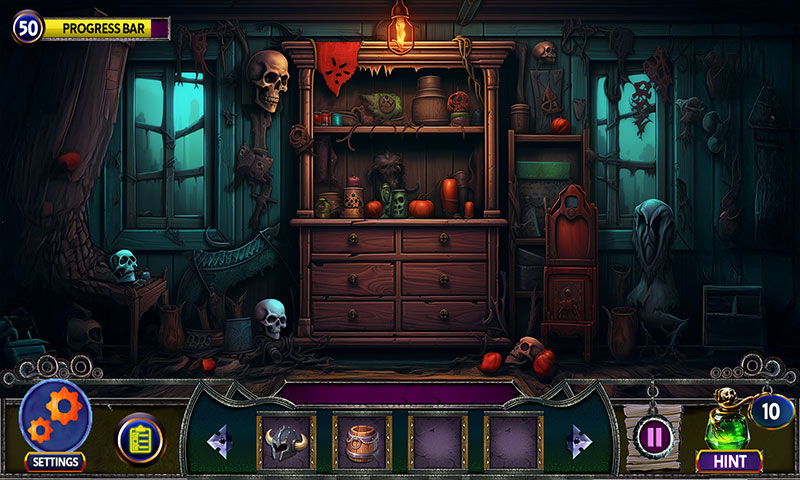Open the Settings gear menu

55,418
